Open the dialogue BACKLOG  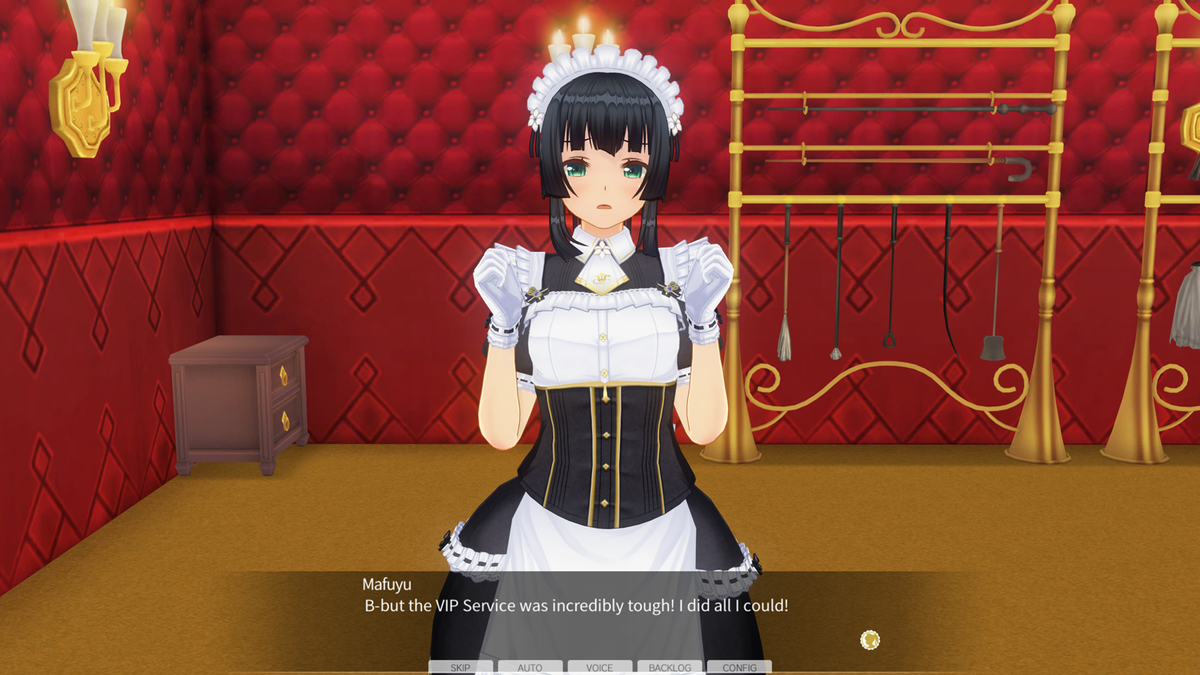pos(669,667)
